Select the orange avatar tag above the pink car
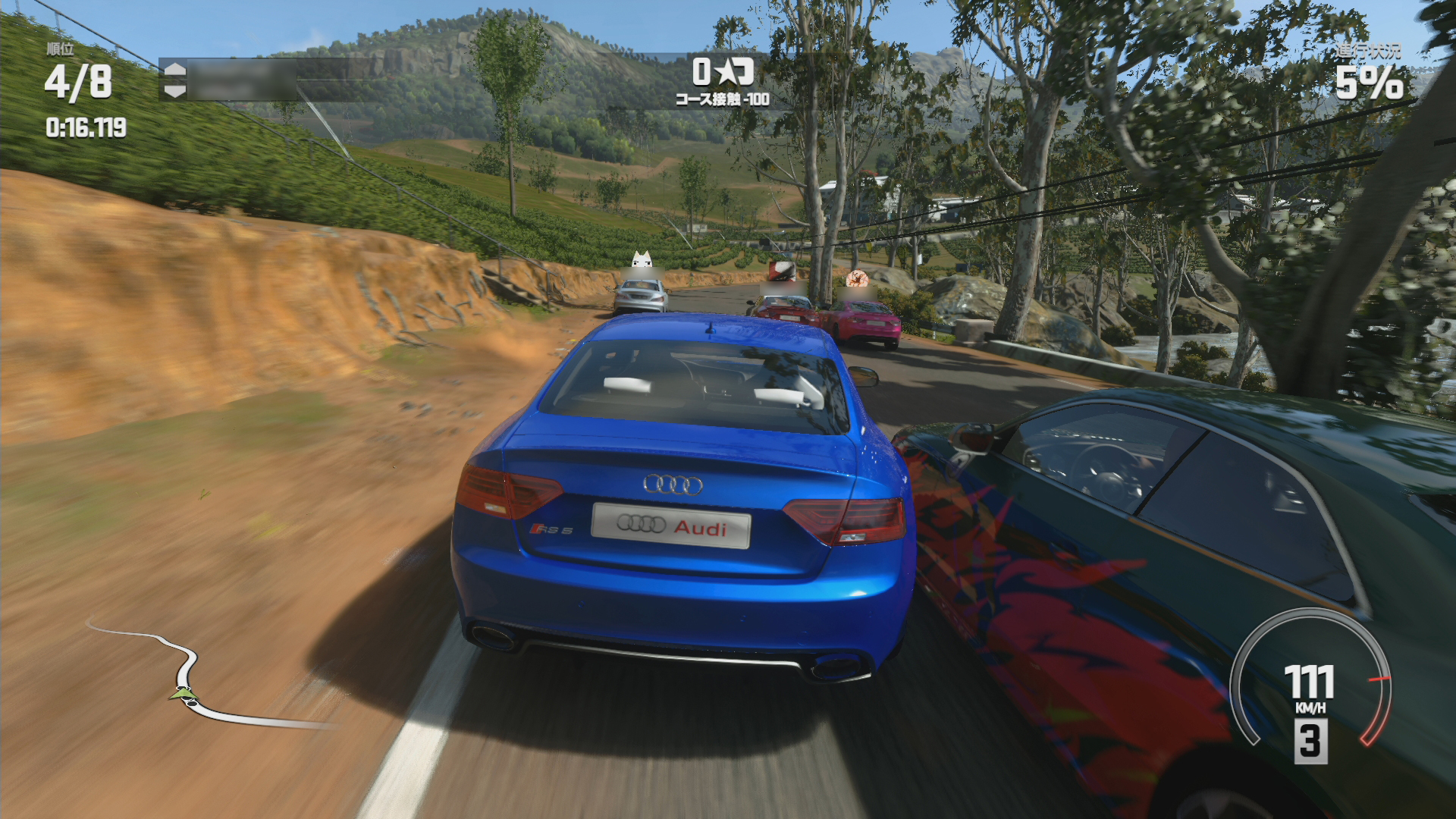 tap(856, 278)
